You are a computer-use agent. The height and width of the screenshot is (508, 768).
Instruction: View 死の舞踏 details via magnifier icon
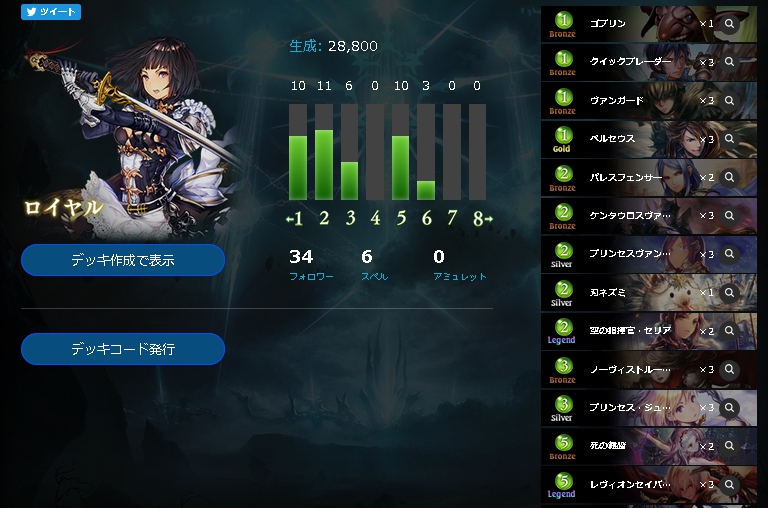click(730, 446)
